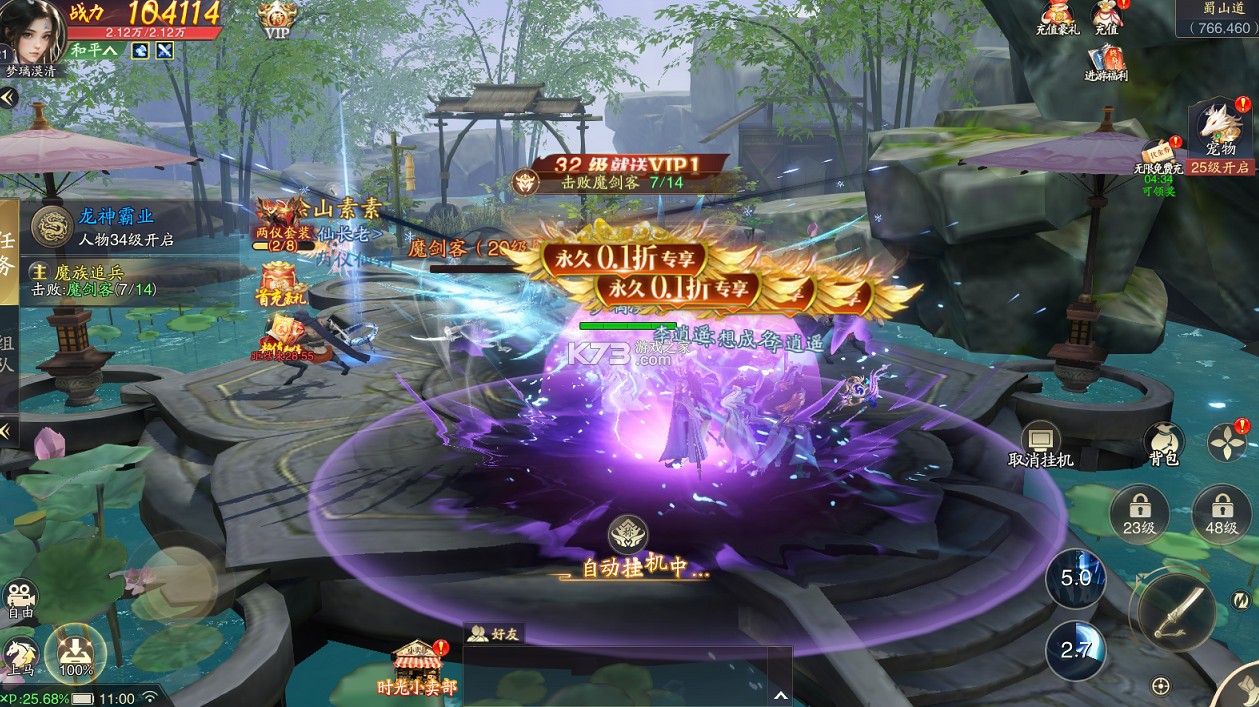Open the 充值 top-up shop
This screenshot has height=707, width=1259.
[1105, 17]
